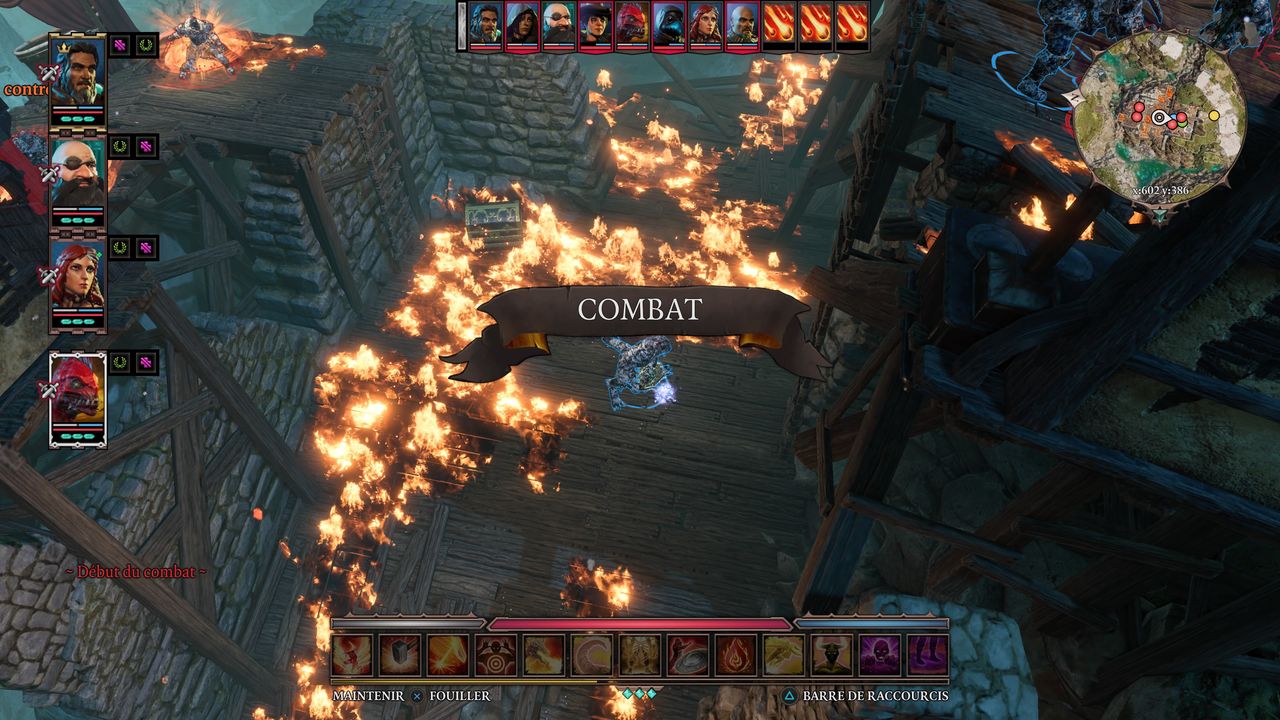Activate the purple skull-face skill
This screenshot has width=1280, height=720.
coord(879,655)
